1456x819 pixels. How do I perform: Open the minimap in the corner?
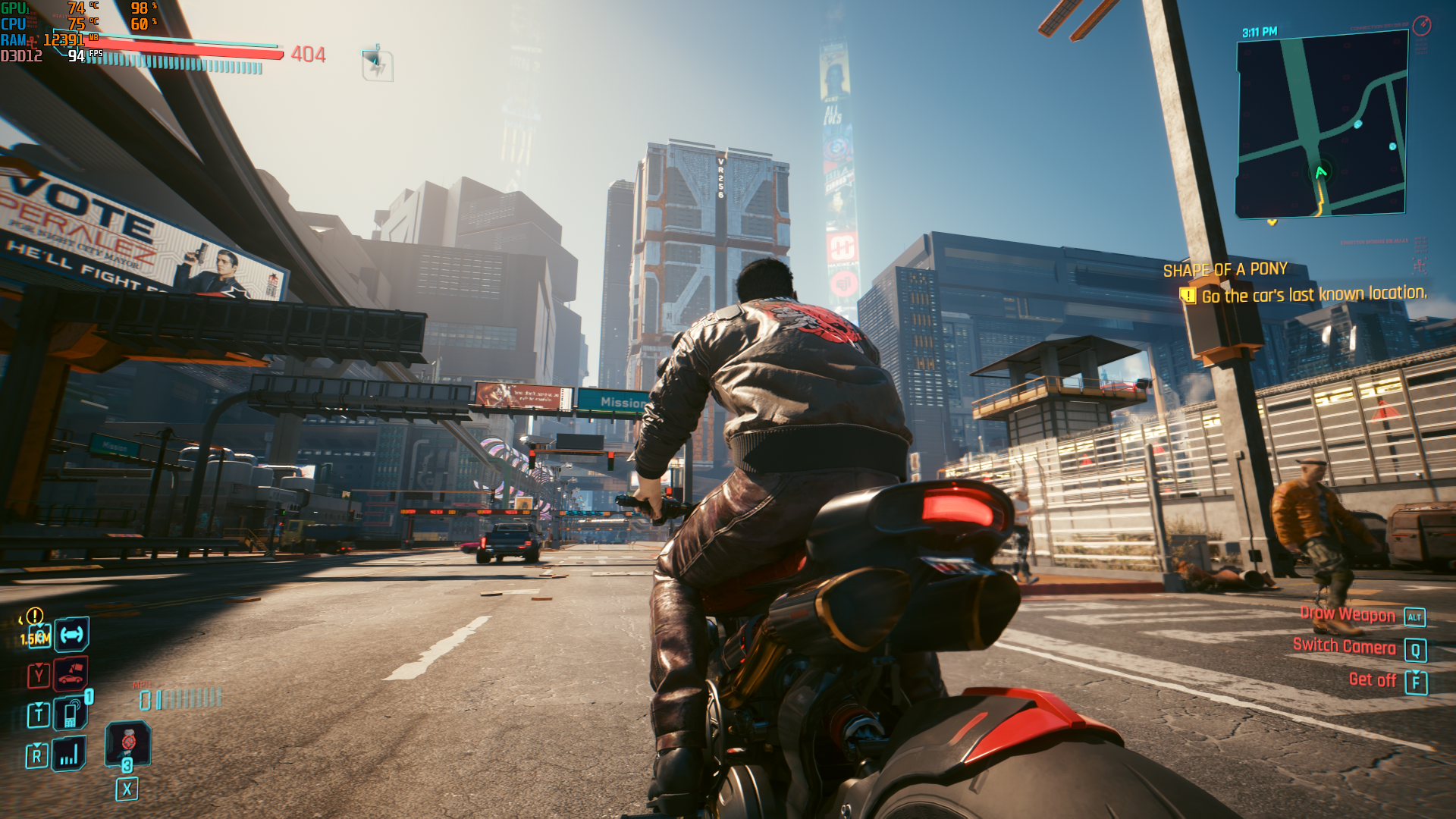pos(1321,125)
